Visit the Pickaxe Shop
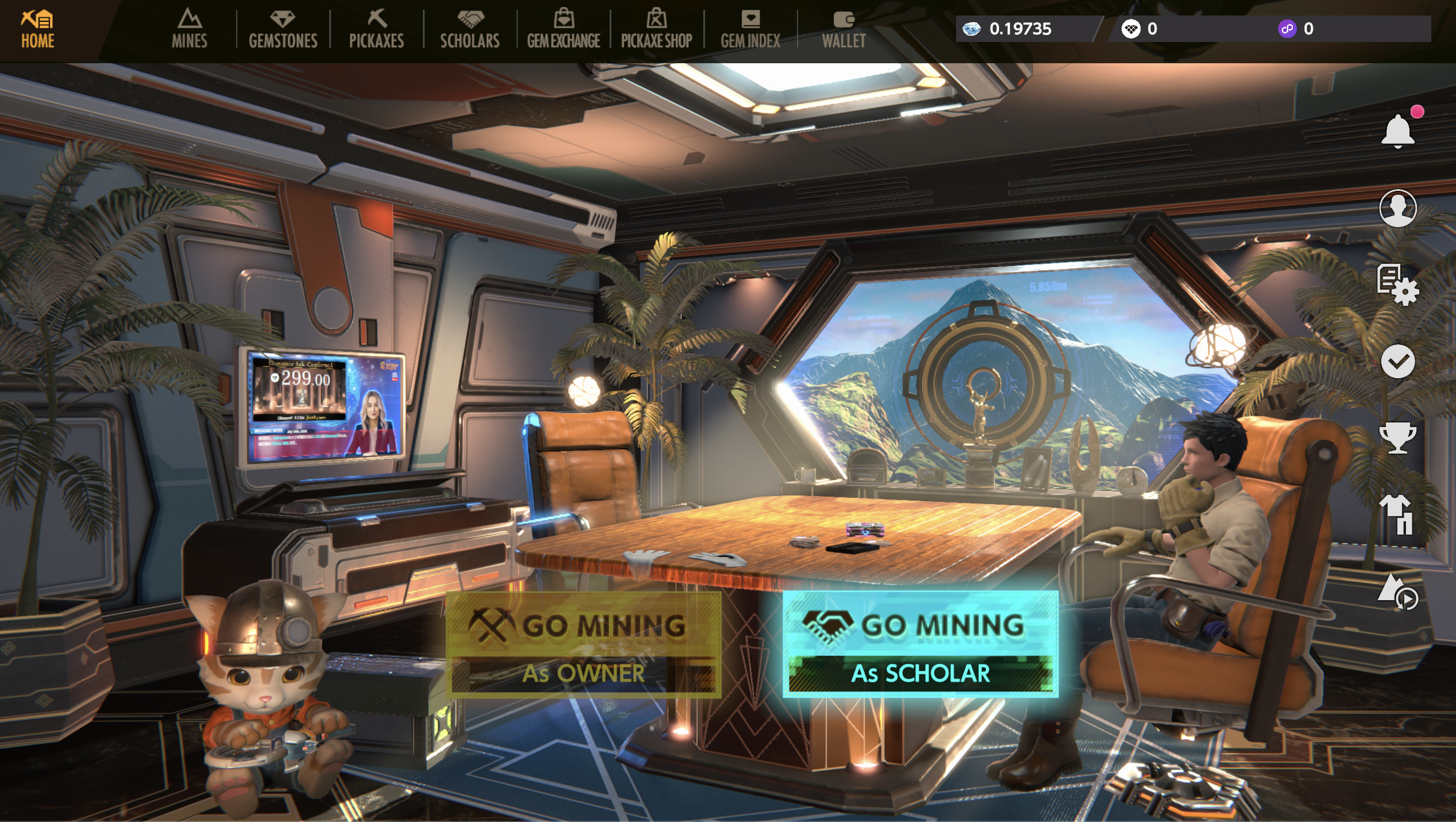Viewport: 1456px width, 822px height. (x=657, y=29)
